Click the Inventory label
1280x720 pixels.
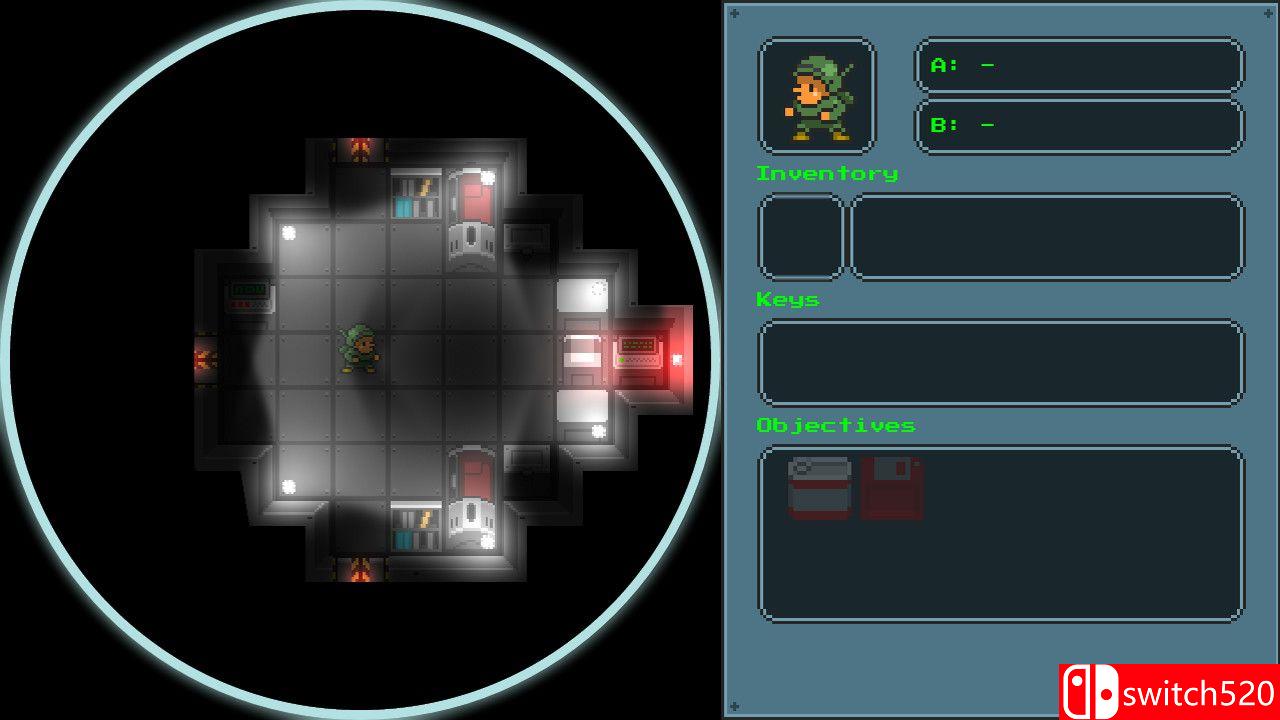tap(826, 173)
